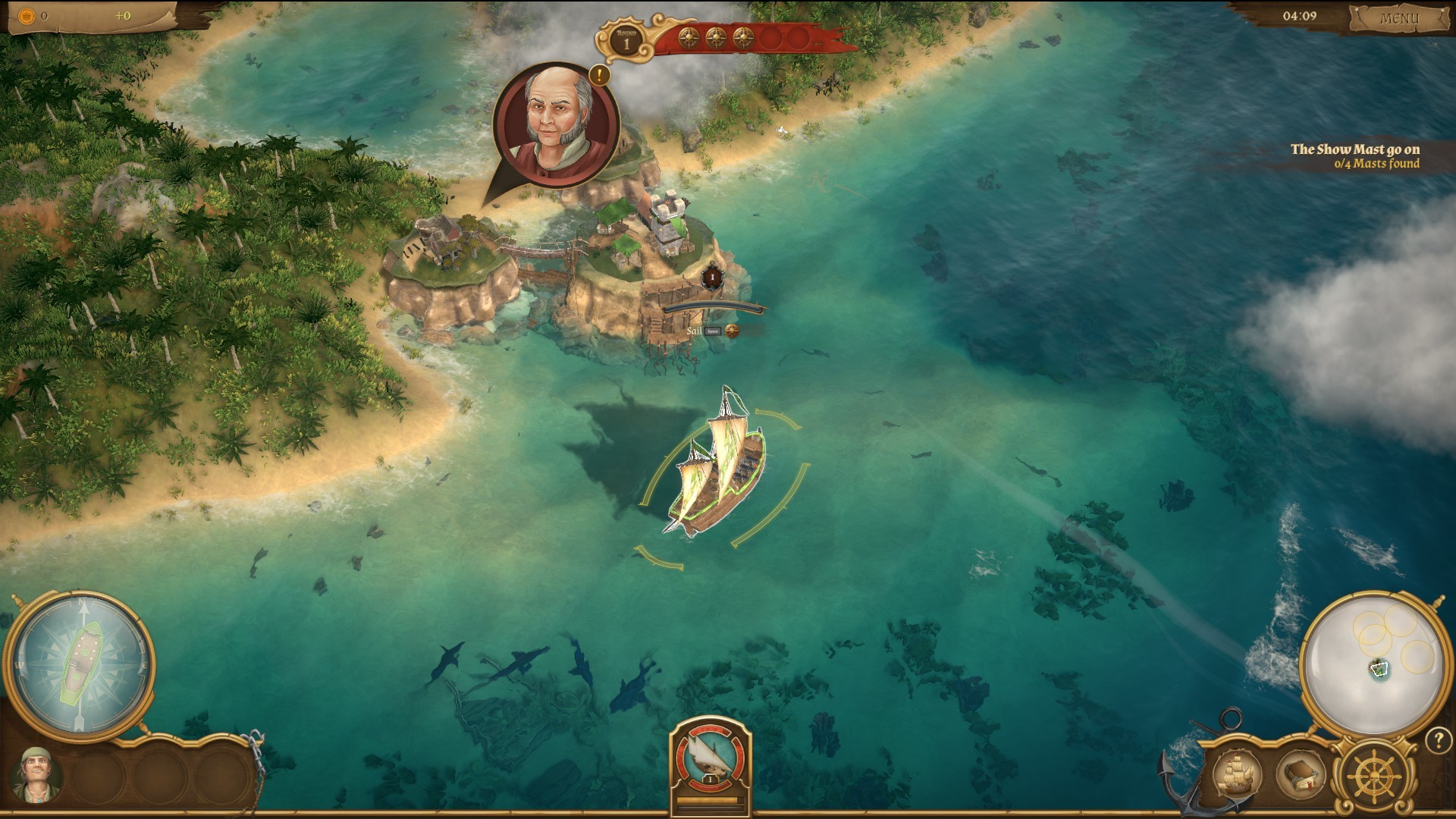Open the sailing ship overview icon
The height and width of the screenshot is (819, 1456).
(1237, 775)
